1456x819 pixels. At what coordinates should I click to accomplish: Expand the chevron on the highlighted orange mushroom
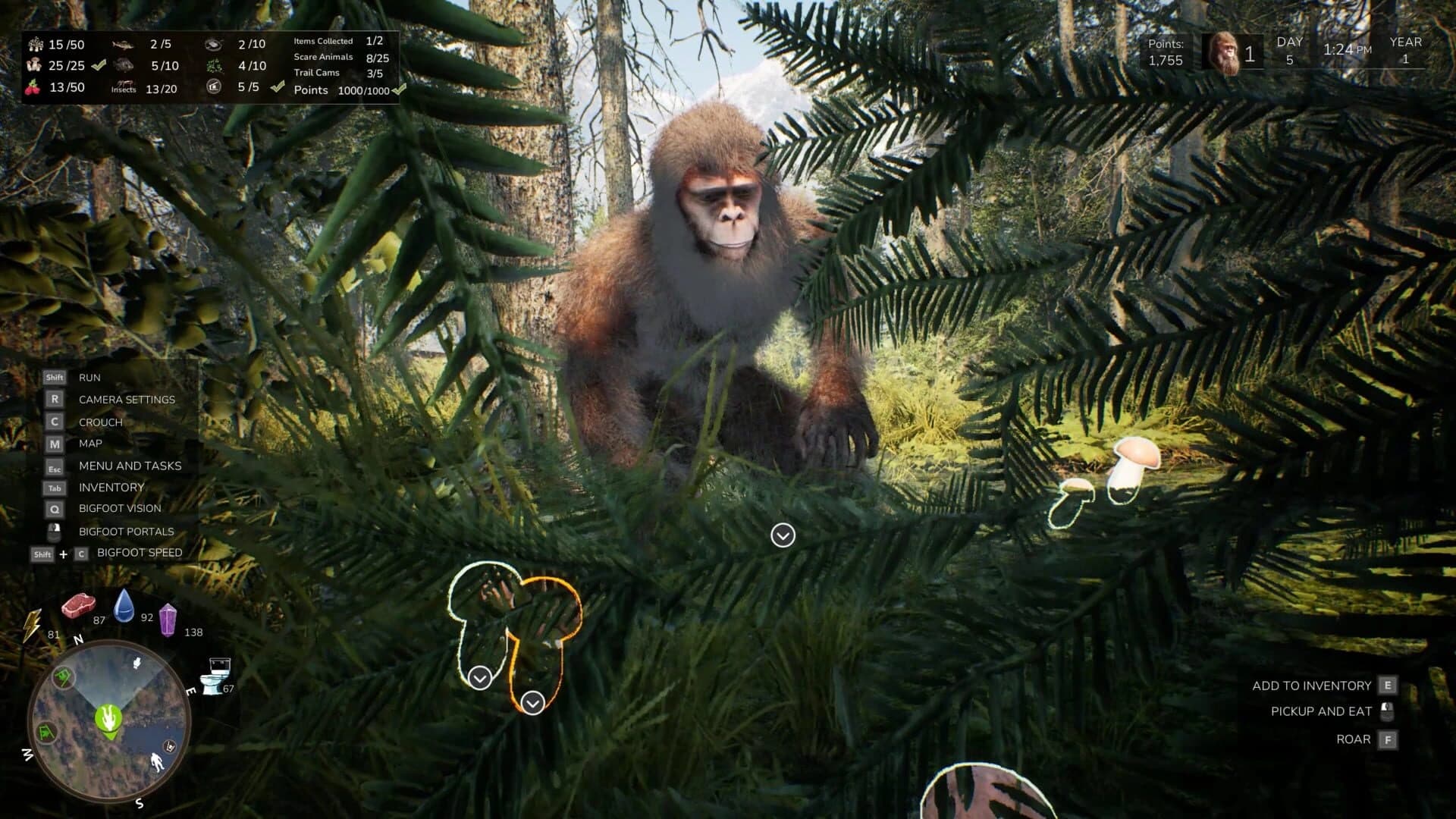531,701
